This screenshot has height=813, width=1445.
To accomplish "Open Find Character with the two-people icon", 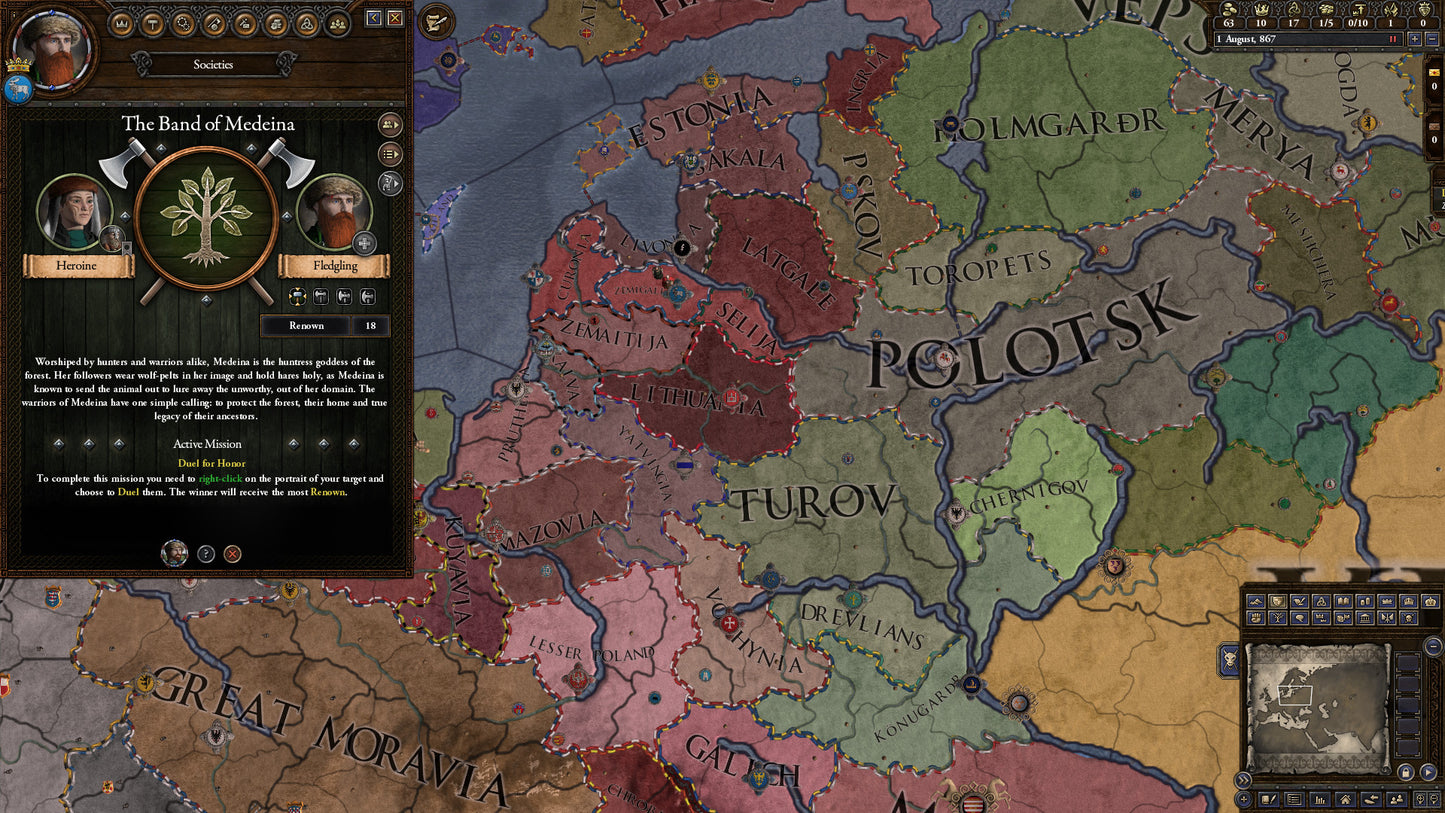I will coord(1396,800).
